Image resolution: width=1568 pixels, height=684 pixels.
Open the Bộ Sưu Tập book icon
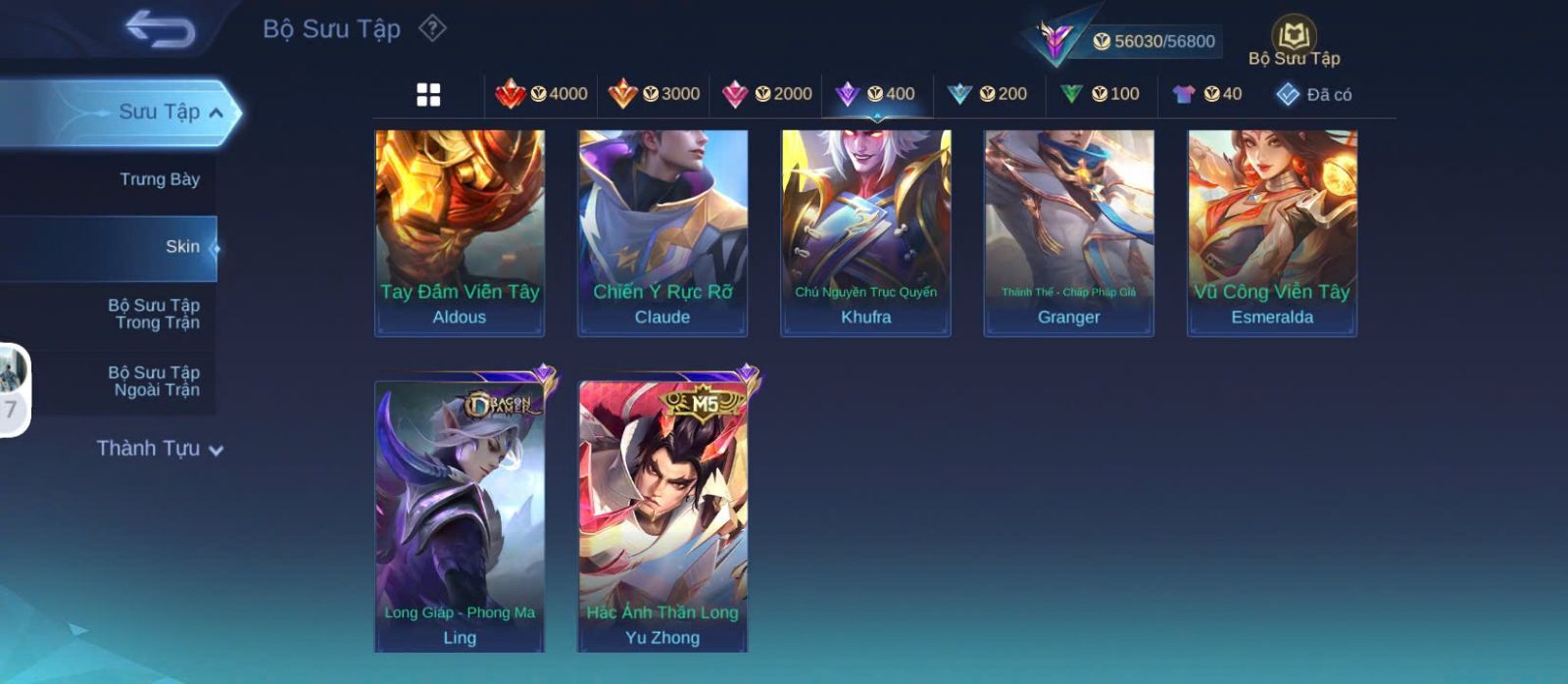[x=1294, y=41]
